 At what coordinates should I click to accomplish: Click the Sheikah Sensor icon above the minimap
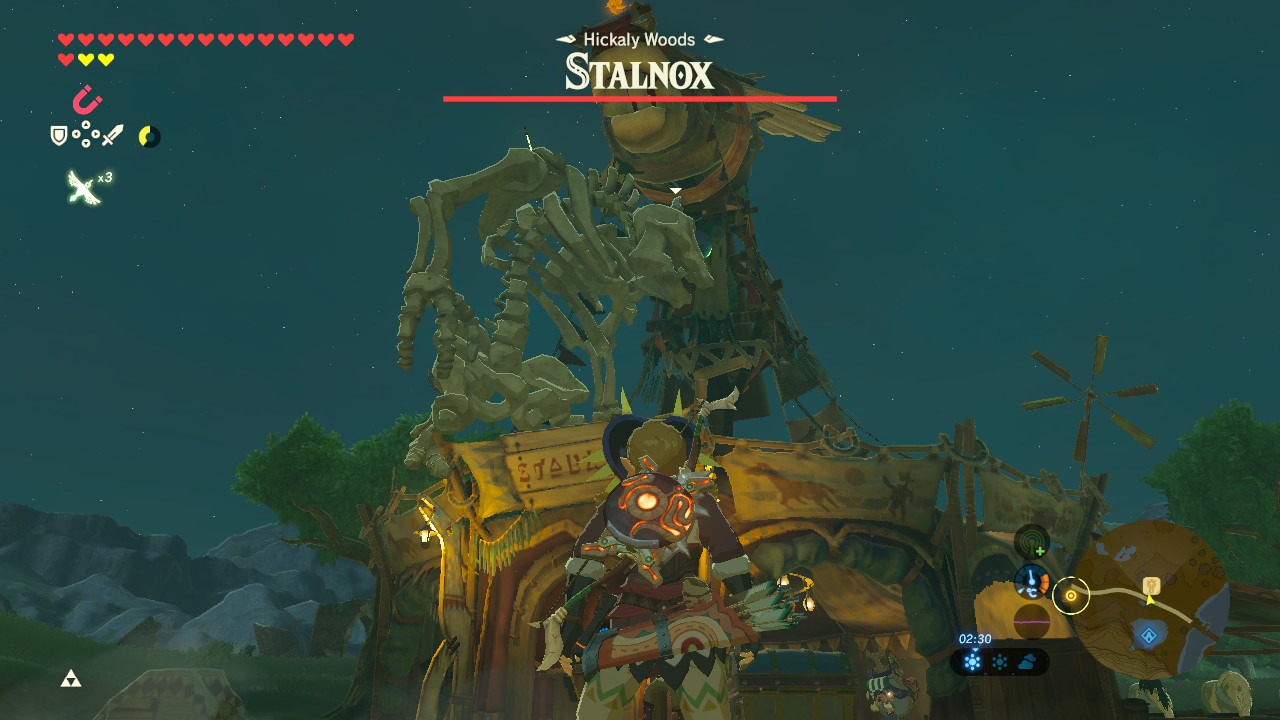pyautogui.click(x=1030, y=543)
